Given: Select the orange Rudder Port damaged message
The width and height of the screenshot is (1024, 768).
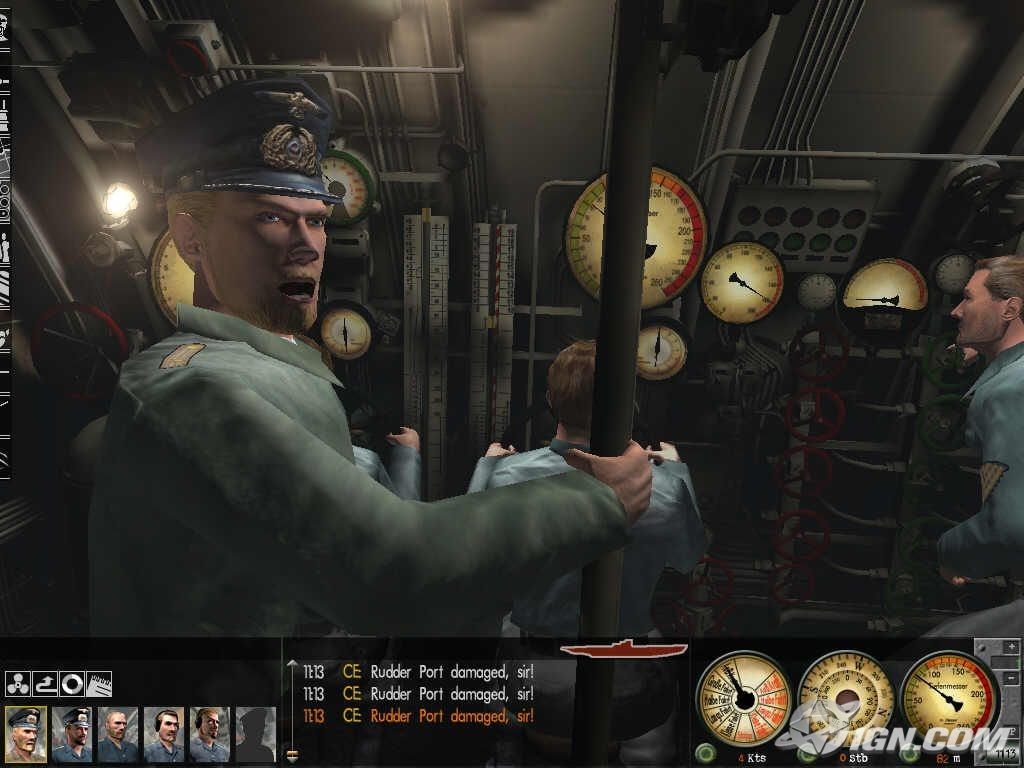Looking at the screenshot, I should [x=450, y=716].
